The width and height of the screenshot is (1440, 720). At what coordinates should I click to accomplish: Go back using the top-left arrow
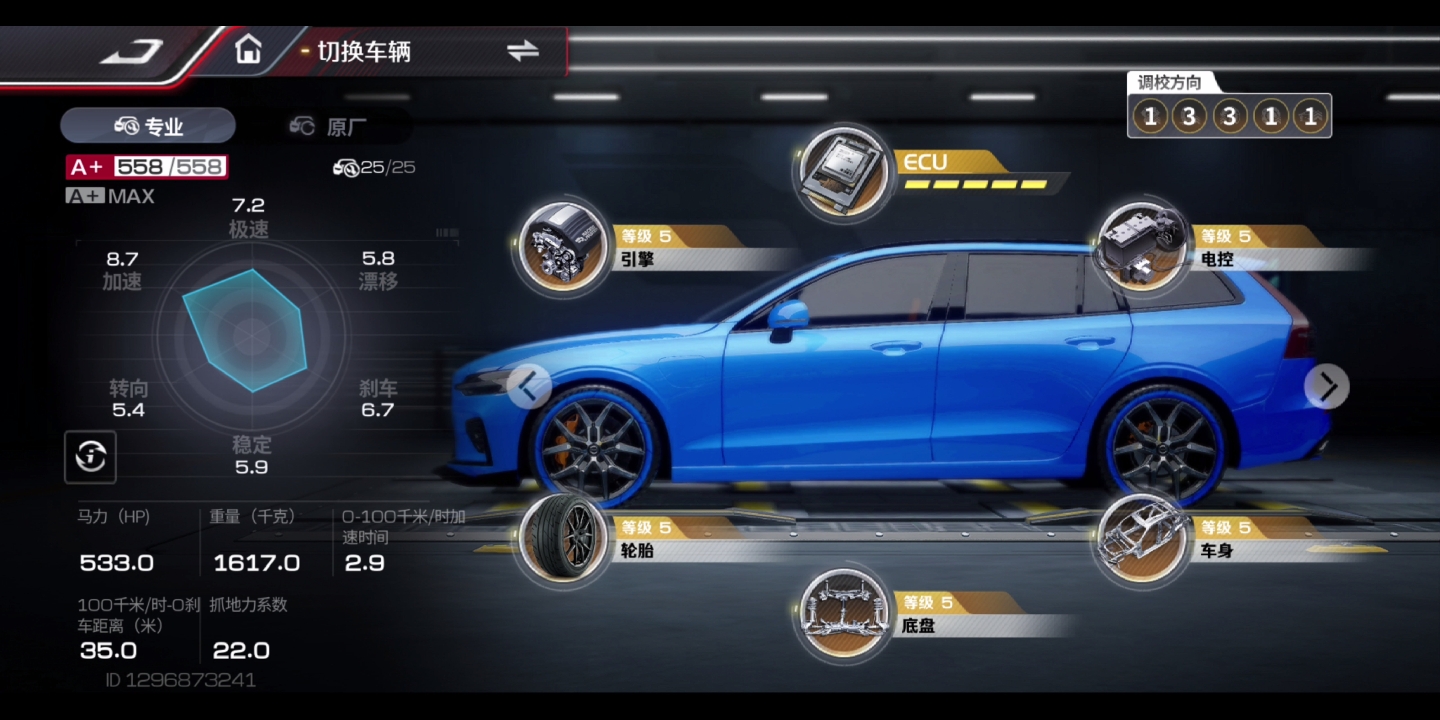[132, 51]
